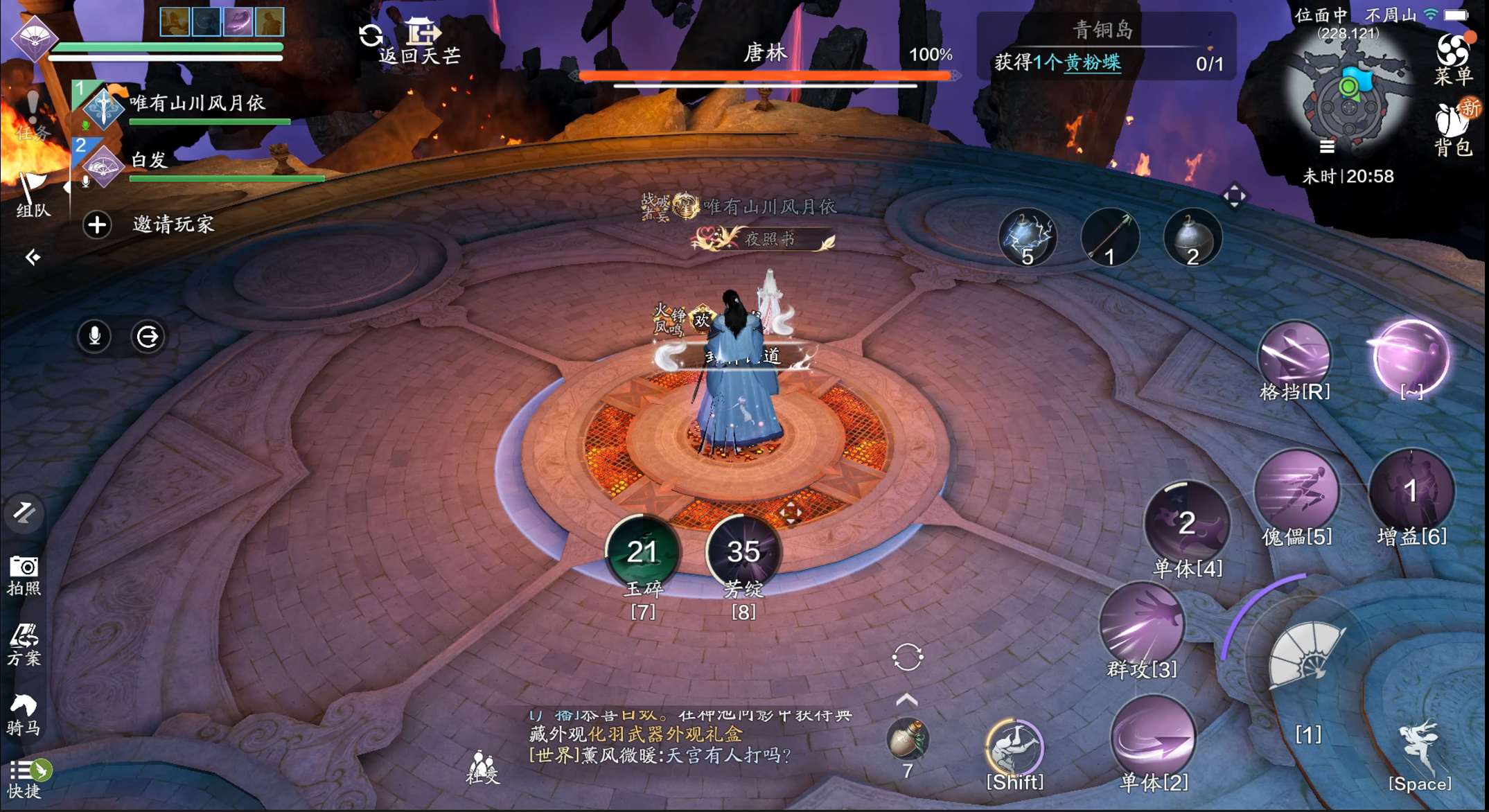
Task: Invite a player with 邀请玩家
Action: [149, 224]
